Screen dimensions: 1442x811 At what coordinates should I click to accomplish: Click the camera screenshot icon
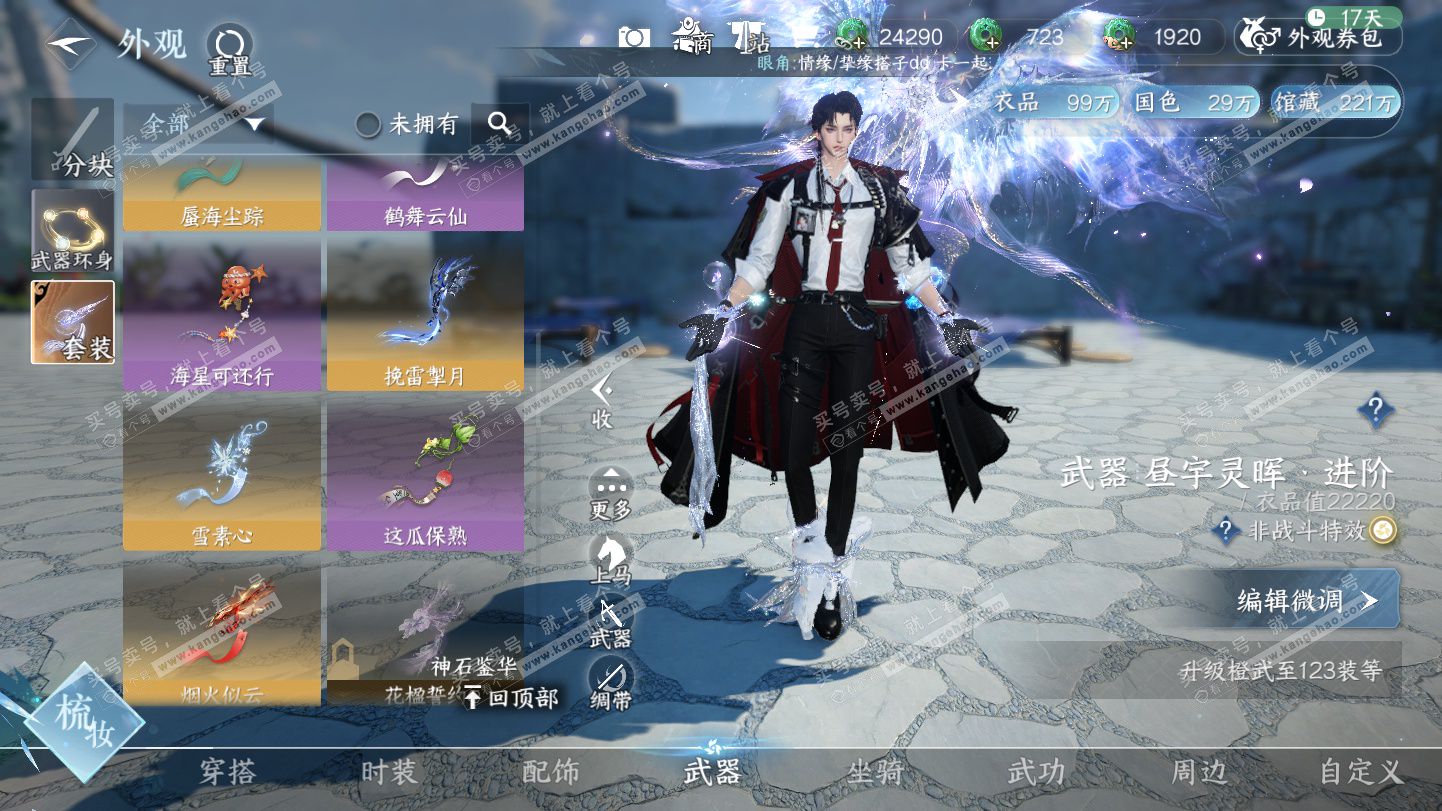[x=634, y=37]
